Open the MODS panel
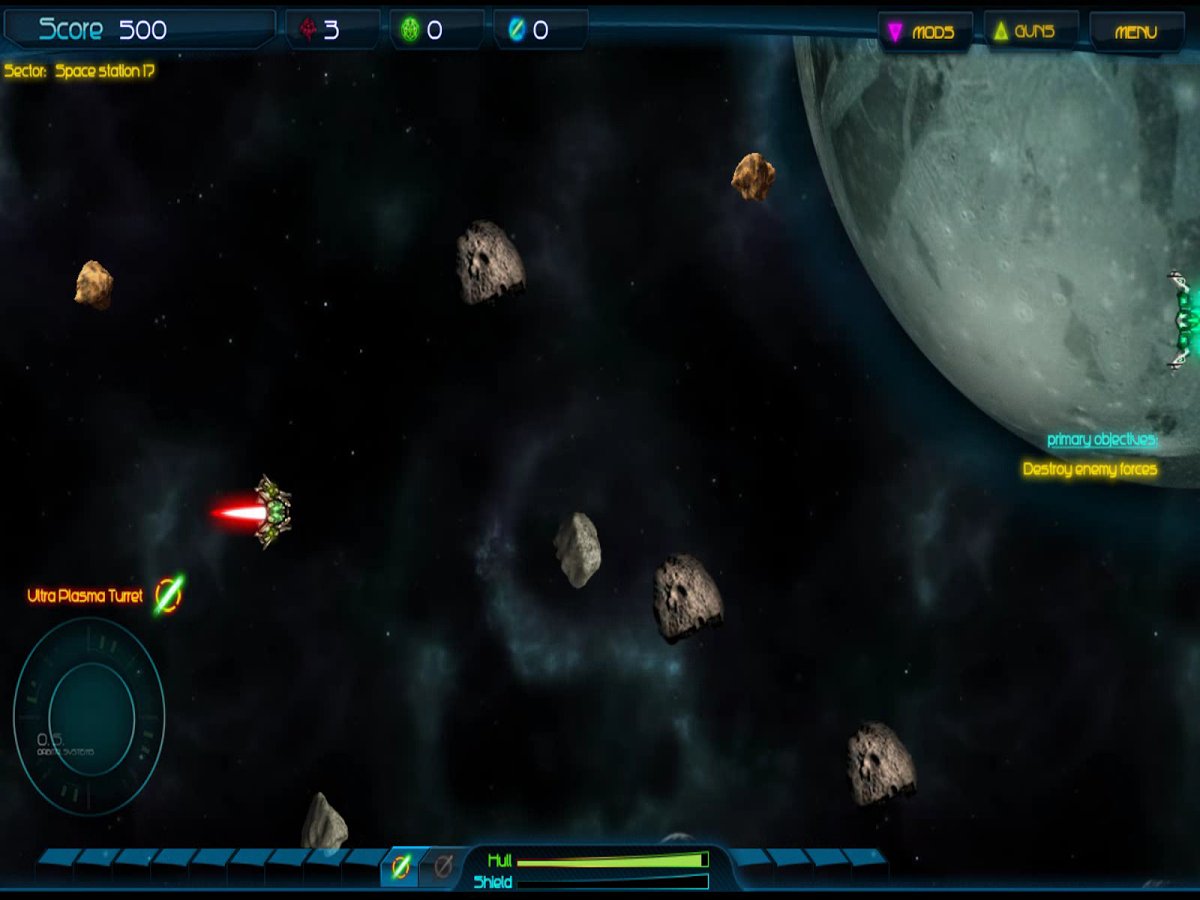This screenshot has height=900, width=1200. [924, 32]
